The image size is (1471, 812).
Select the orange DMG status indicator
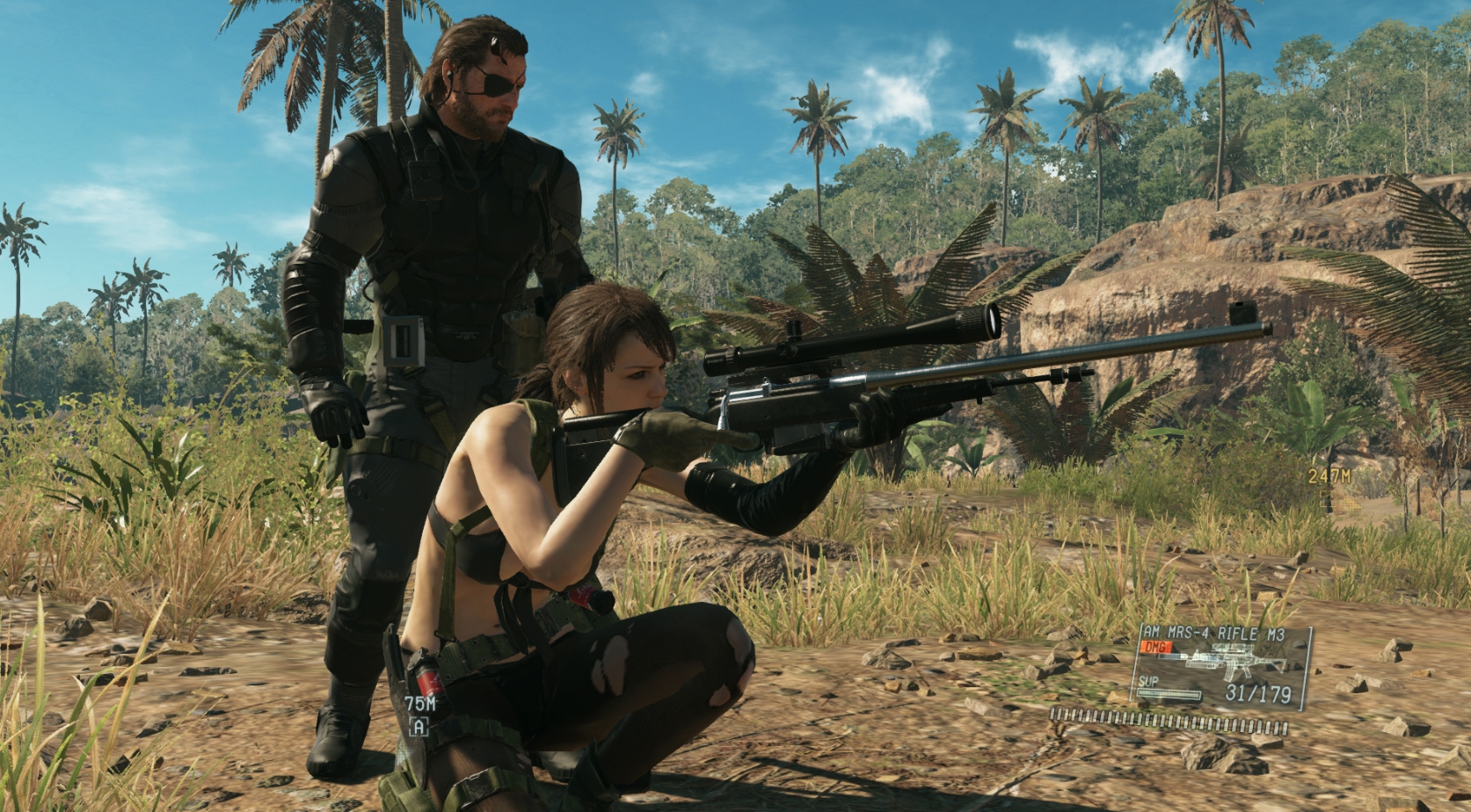click(1155, 647)
